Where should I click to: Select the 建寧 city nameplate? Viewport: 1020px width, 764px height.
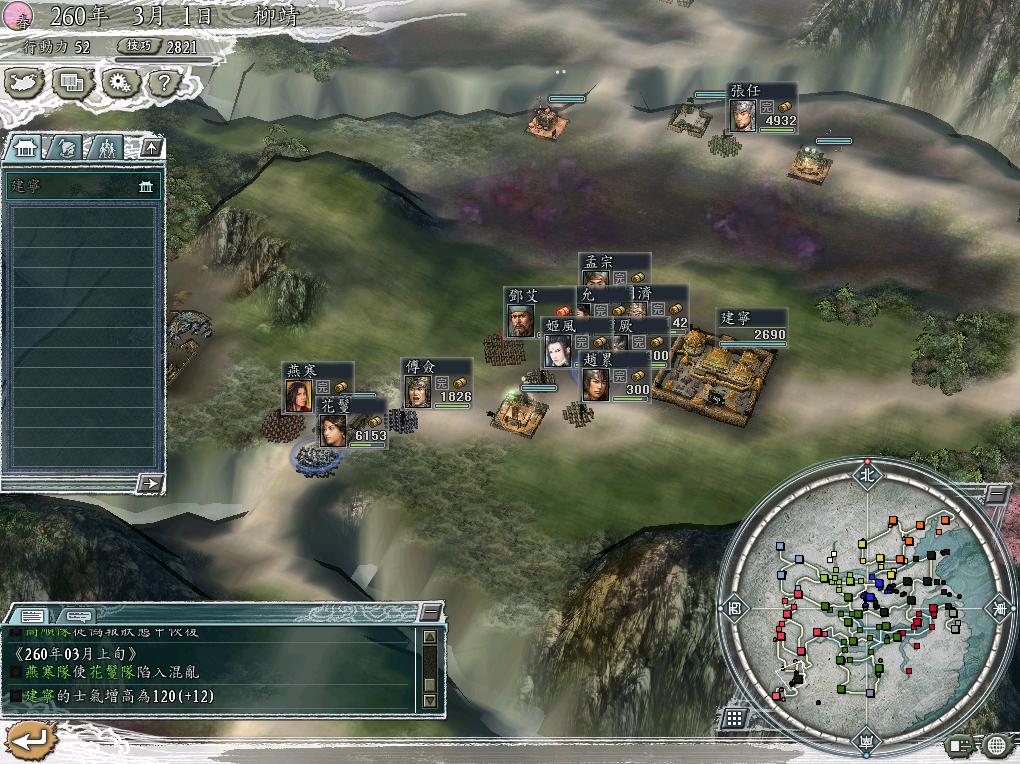tap(752, 327)
